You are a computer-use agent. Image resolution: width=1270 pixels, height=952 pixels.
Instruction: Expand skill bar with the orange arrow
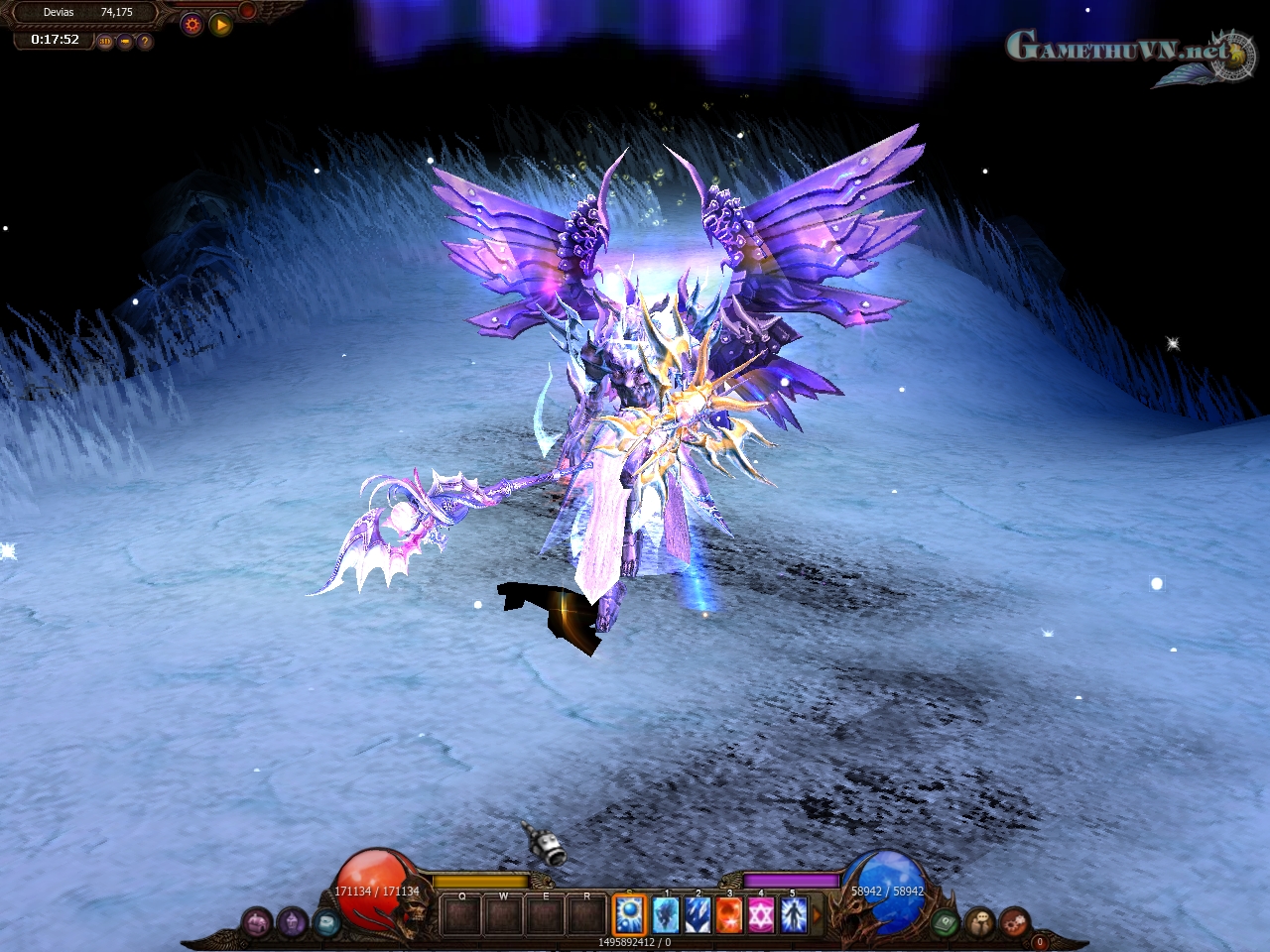click(x=818, y=914)
